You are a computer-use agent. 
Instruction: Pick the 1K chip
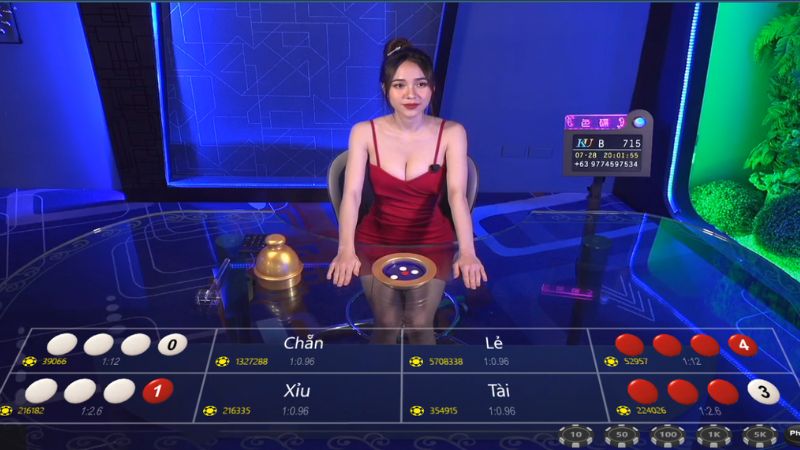click(x=713, y=435)
